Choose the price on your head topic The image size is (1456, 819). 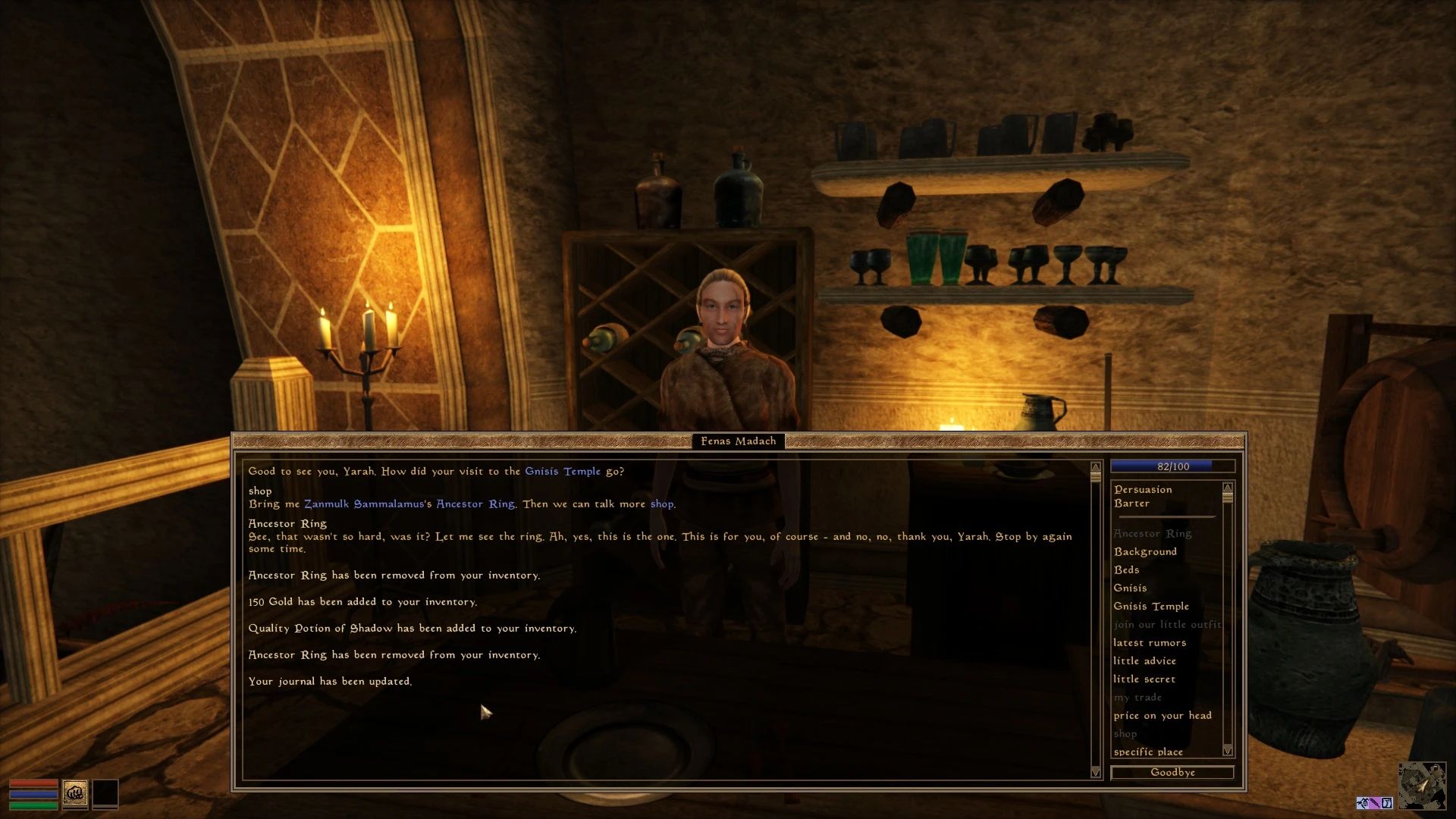coord(1162,715)
